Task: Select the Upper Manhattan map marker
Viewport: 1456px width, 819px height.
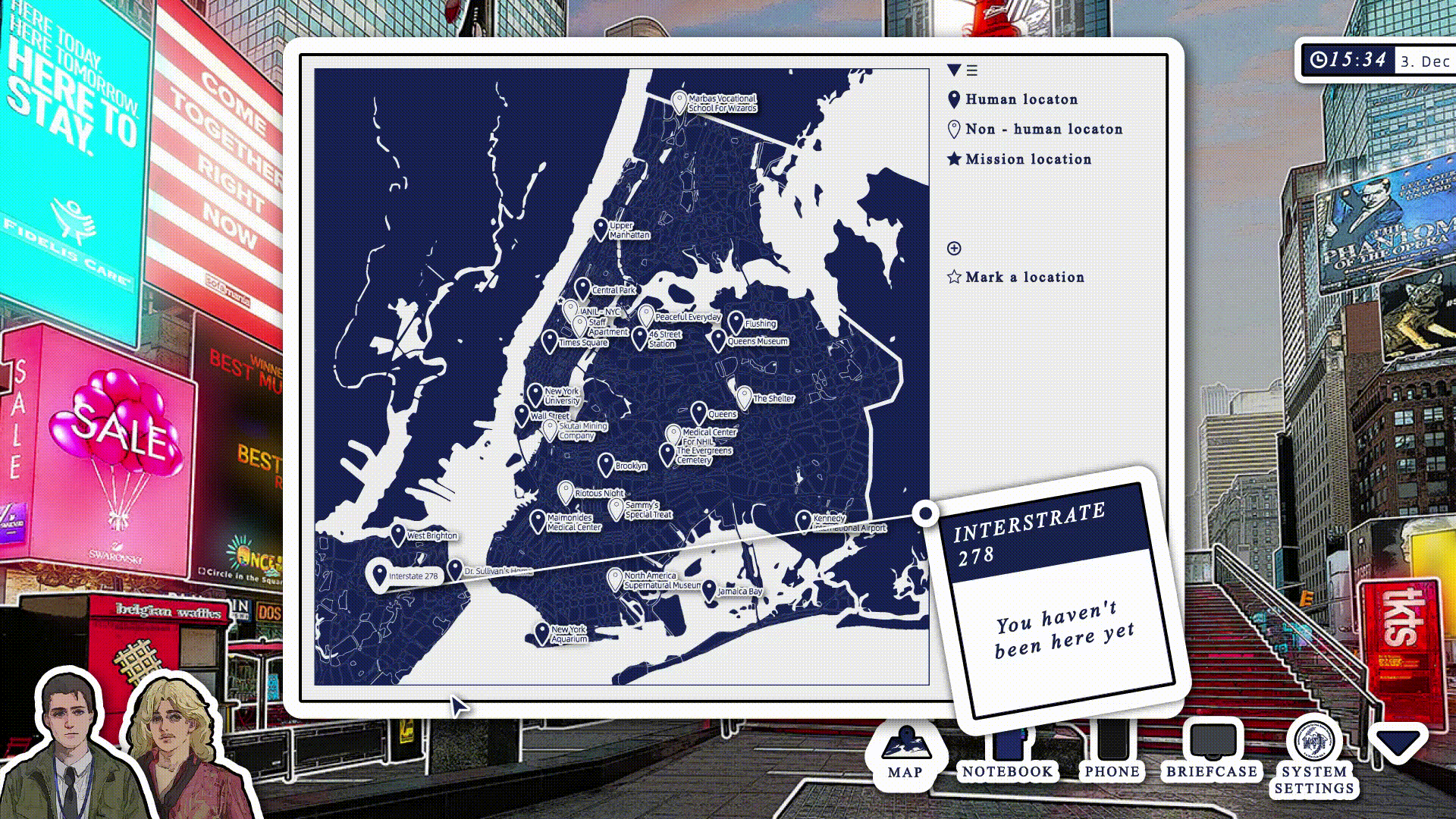Action: (x=601, y=228)
